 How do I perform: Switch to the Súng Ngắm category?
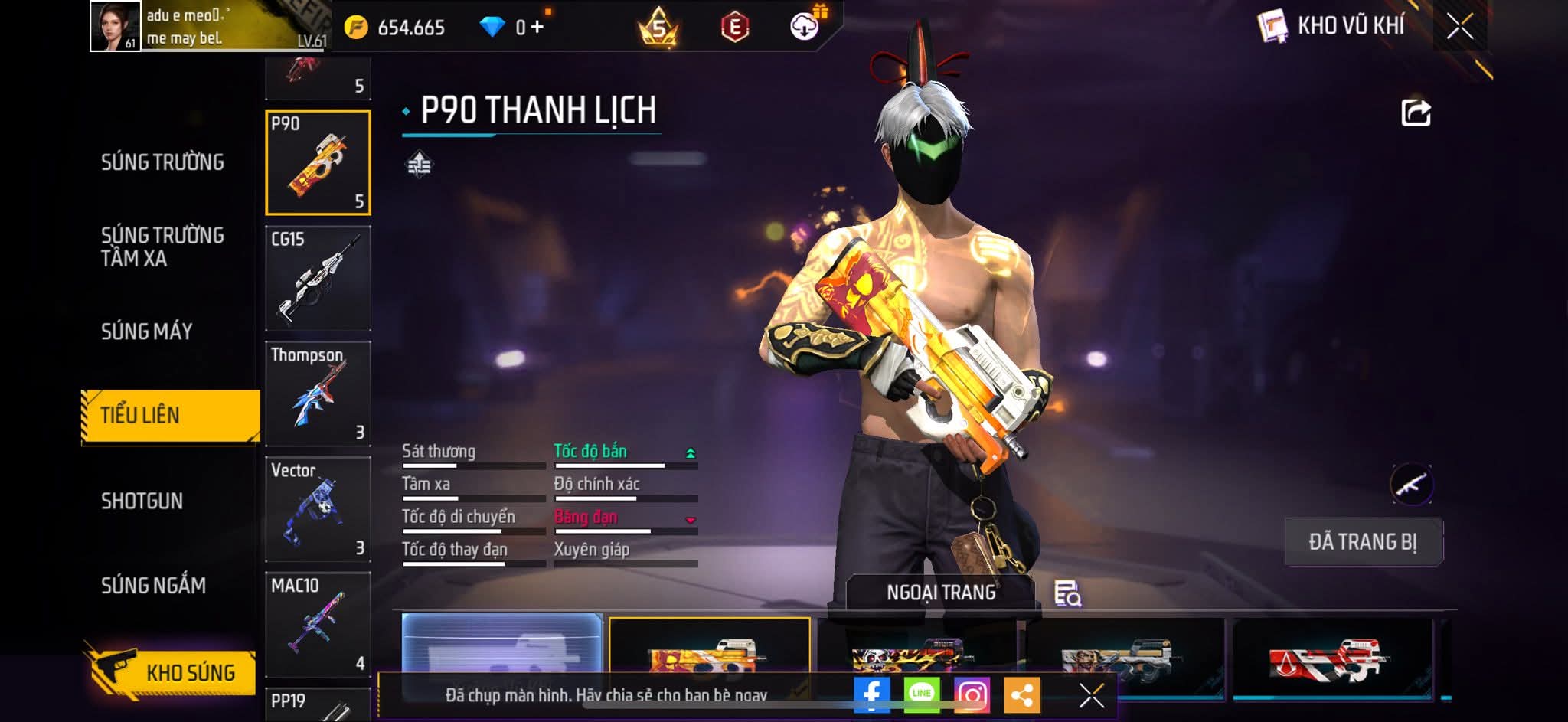153,586
